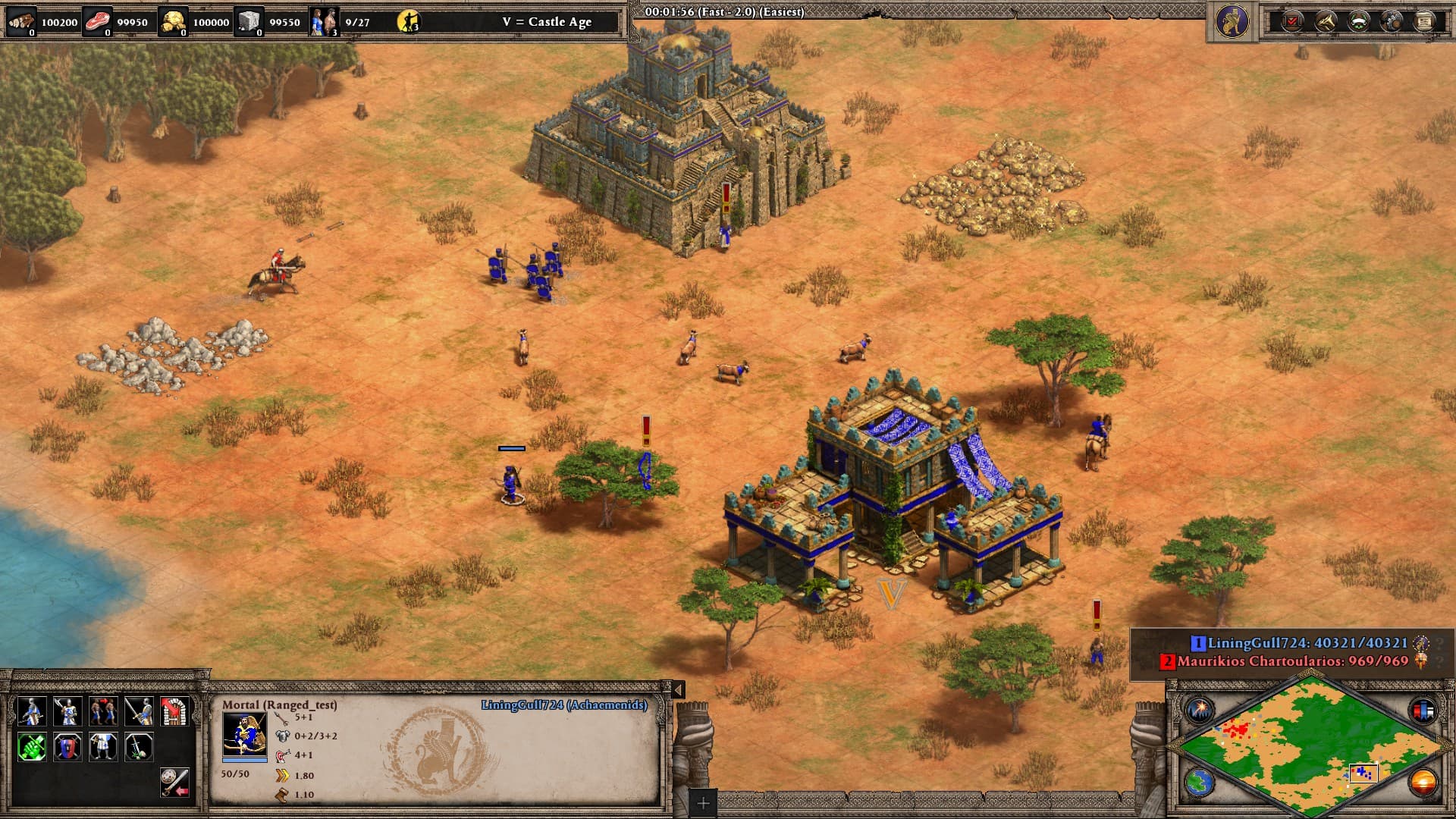Activate the sword-in-skull no attack stance
Screen dimensions: 1456x819
tap(139, 747)
